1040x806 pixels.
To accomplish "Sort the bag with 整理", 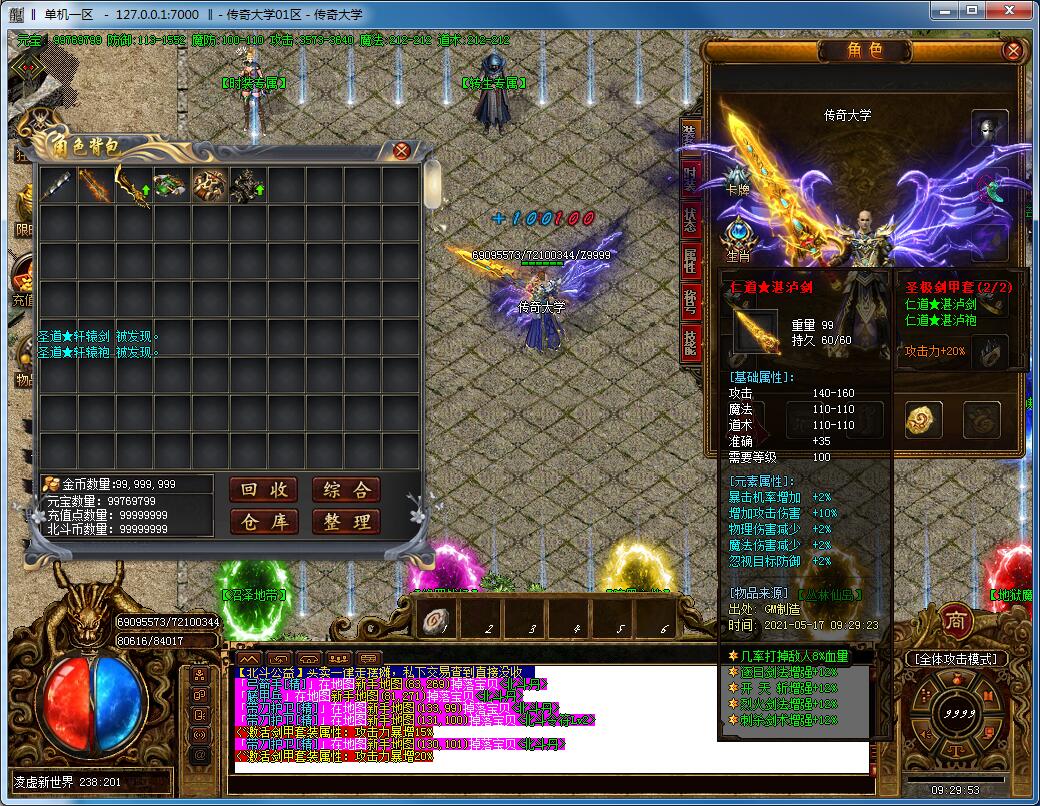I will click(346, 521).
